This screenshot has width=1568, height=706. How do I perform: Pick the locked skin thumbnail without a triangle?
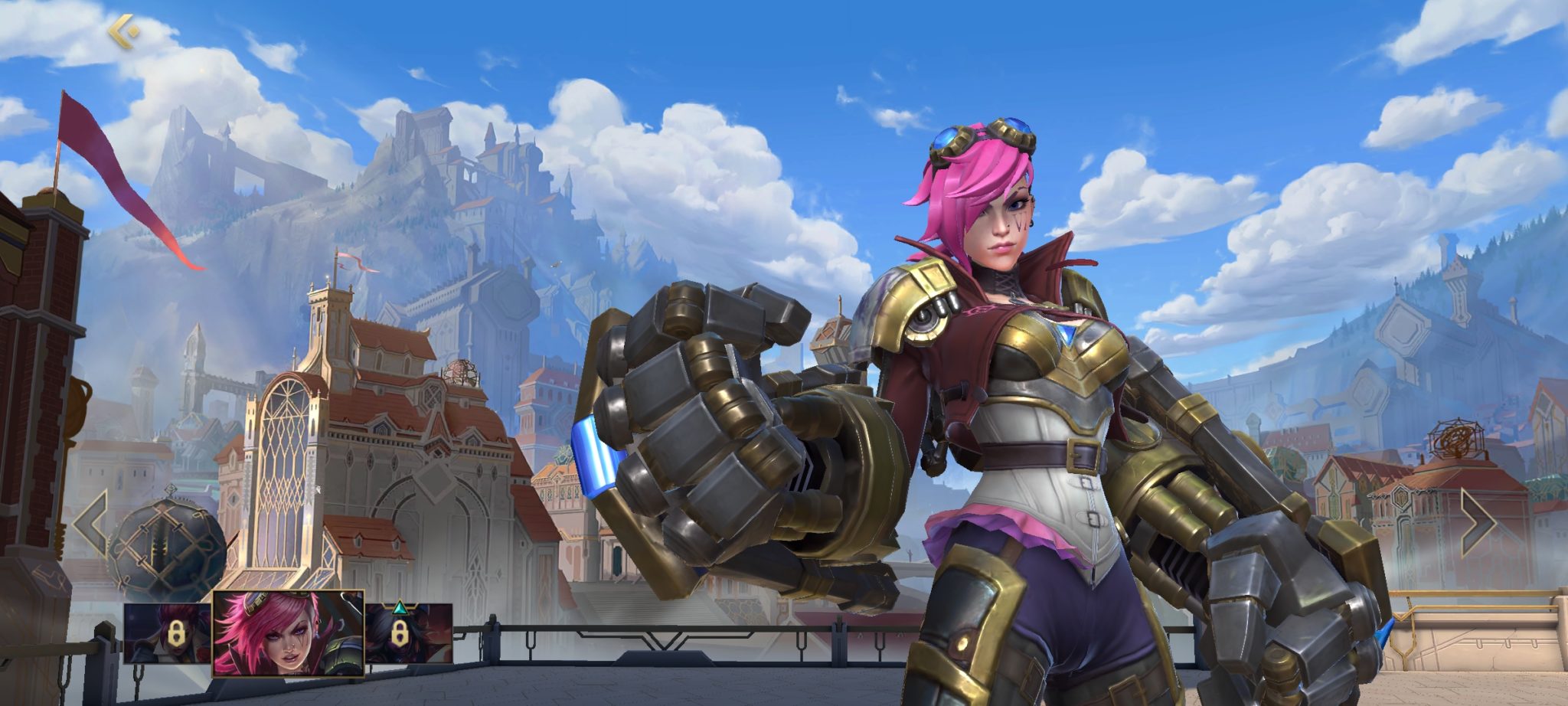coord(168,633)
